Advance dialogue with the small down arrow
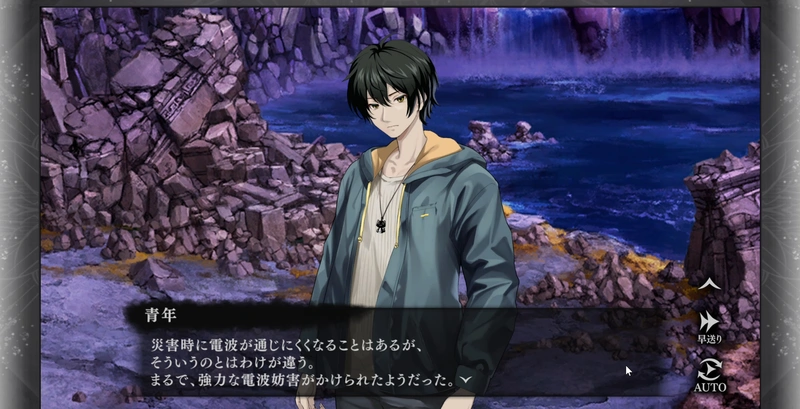Screen dimensions: 800x409 (x=466, y=380)
